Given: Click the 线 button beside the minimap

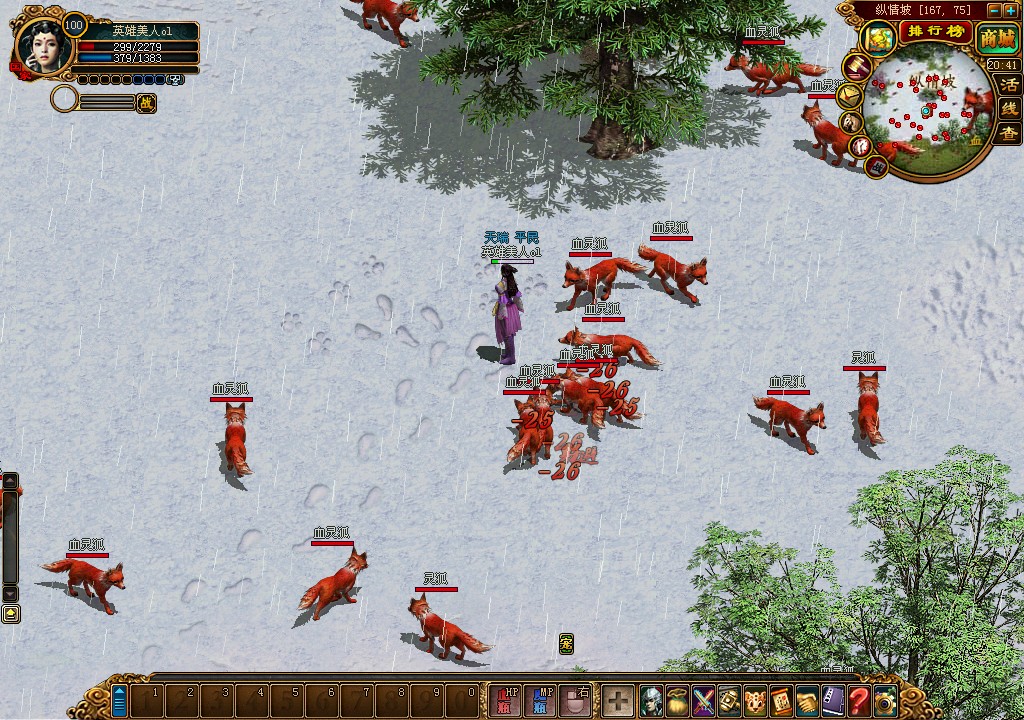Looking at the screenshot, I should click(x=1008, y=108).
